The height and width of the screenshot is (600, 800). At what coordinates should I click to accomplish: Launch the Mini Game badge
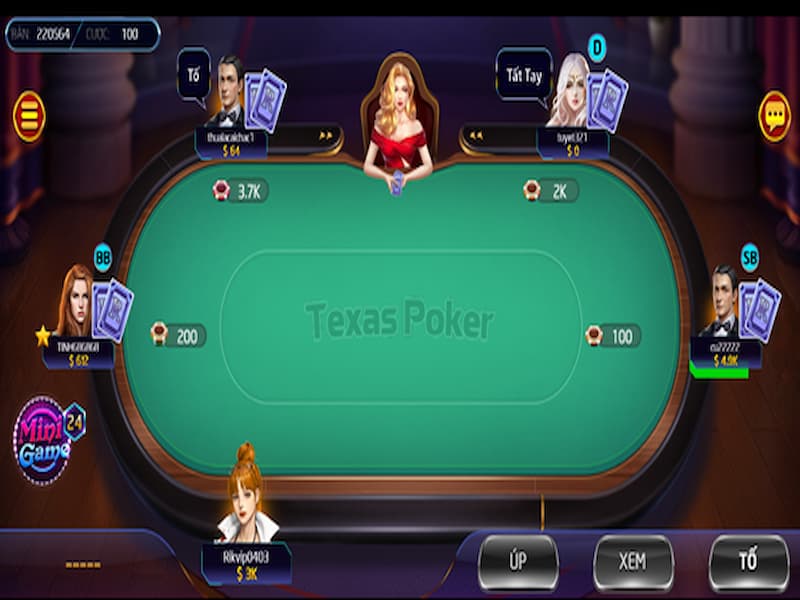click(x=45, y=438)
